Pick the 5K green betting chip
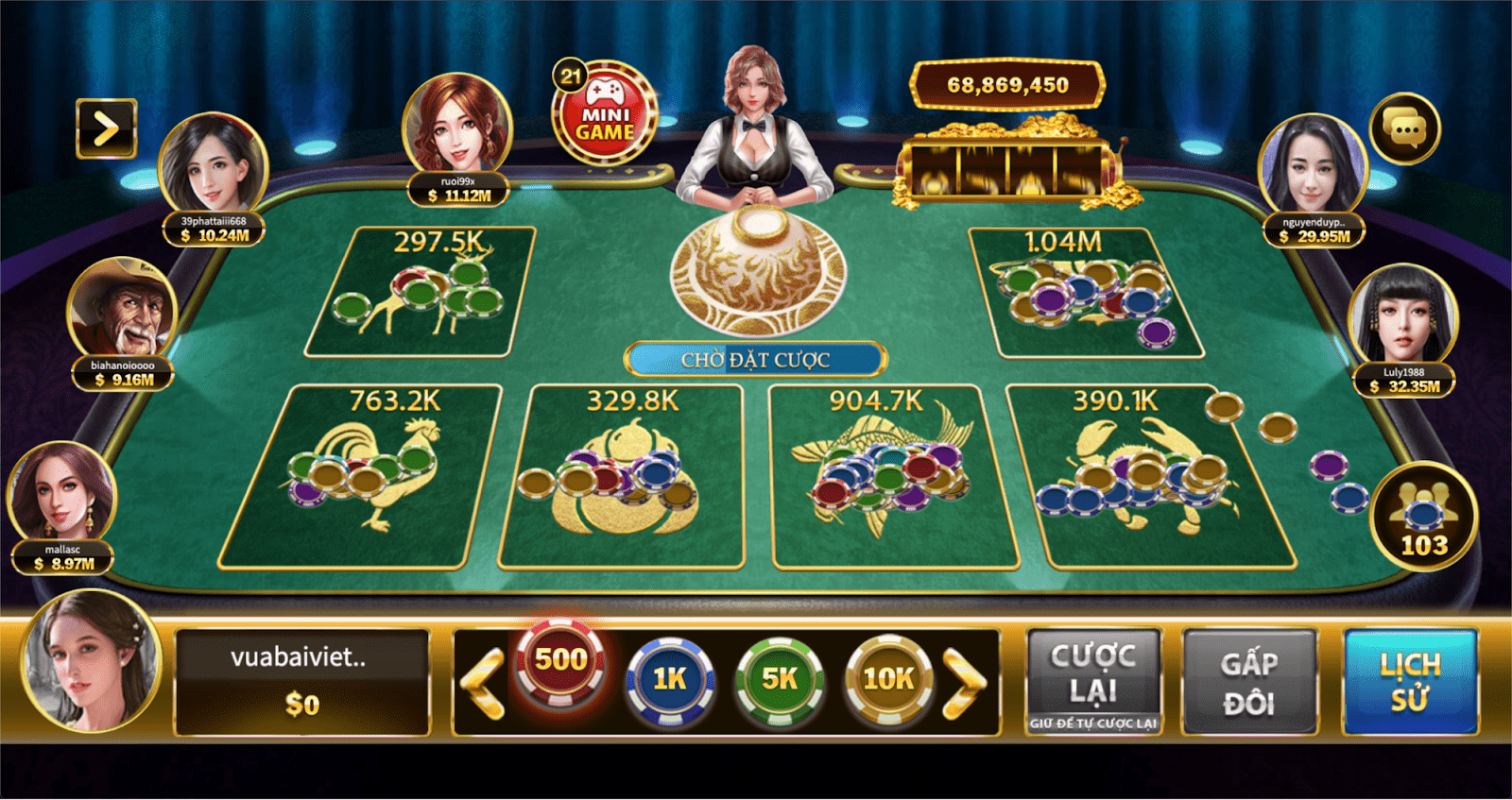The image size is (1512, 800). [x=780, y=680]
